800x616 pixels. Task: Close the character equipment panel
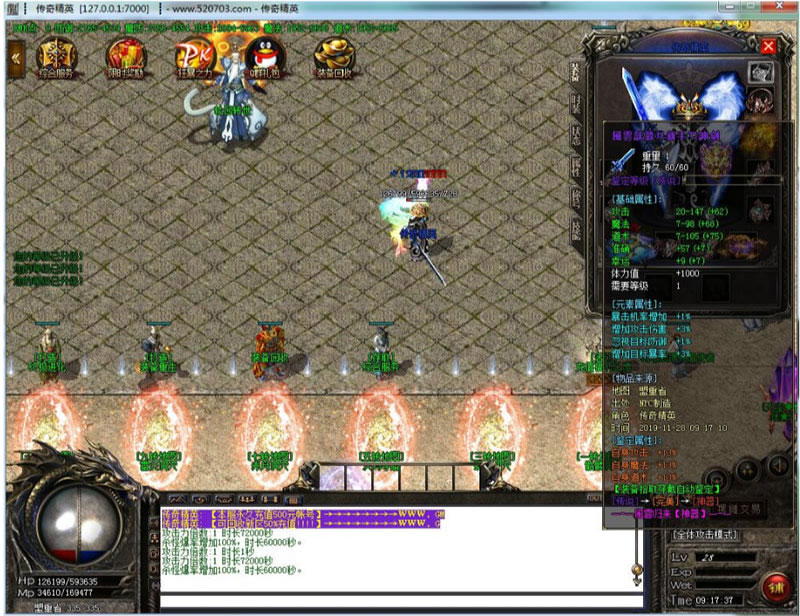click(x=768, y=46)
